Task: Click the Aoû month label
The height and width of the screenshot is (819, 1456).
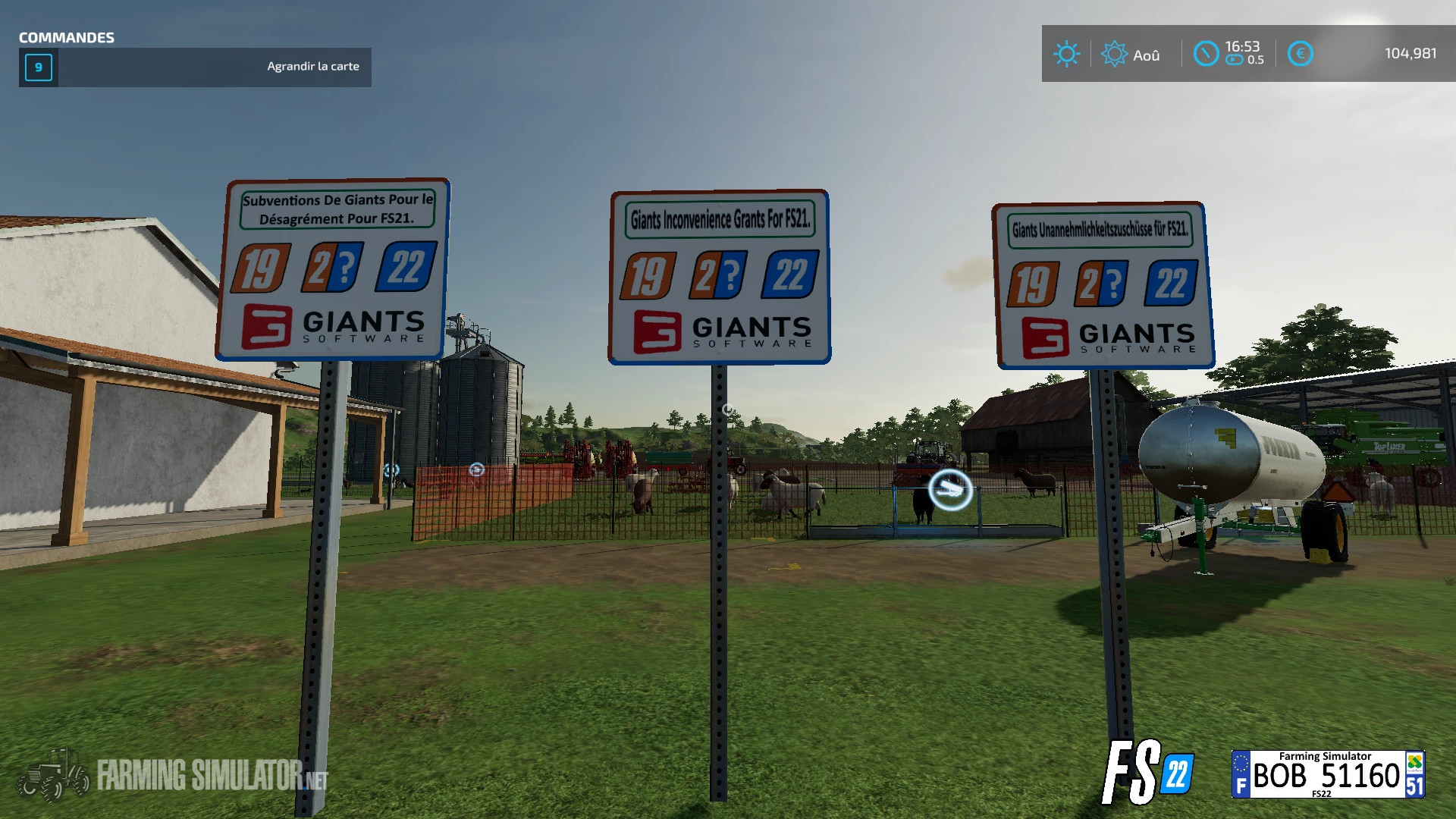Action: 1146,54
